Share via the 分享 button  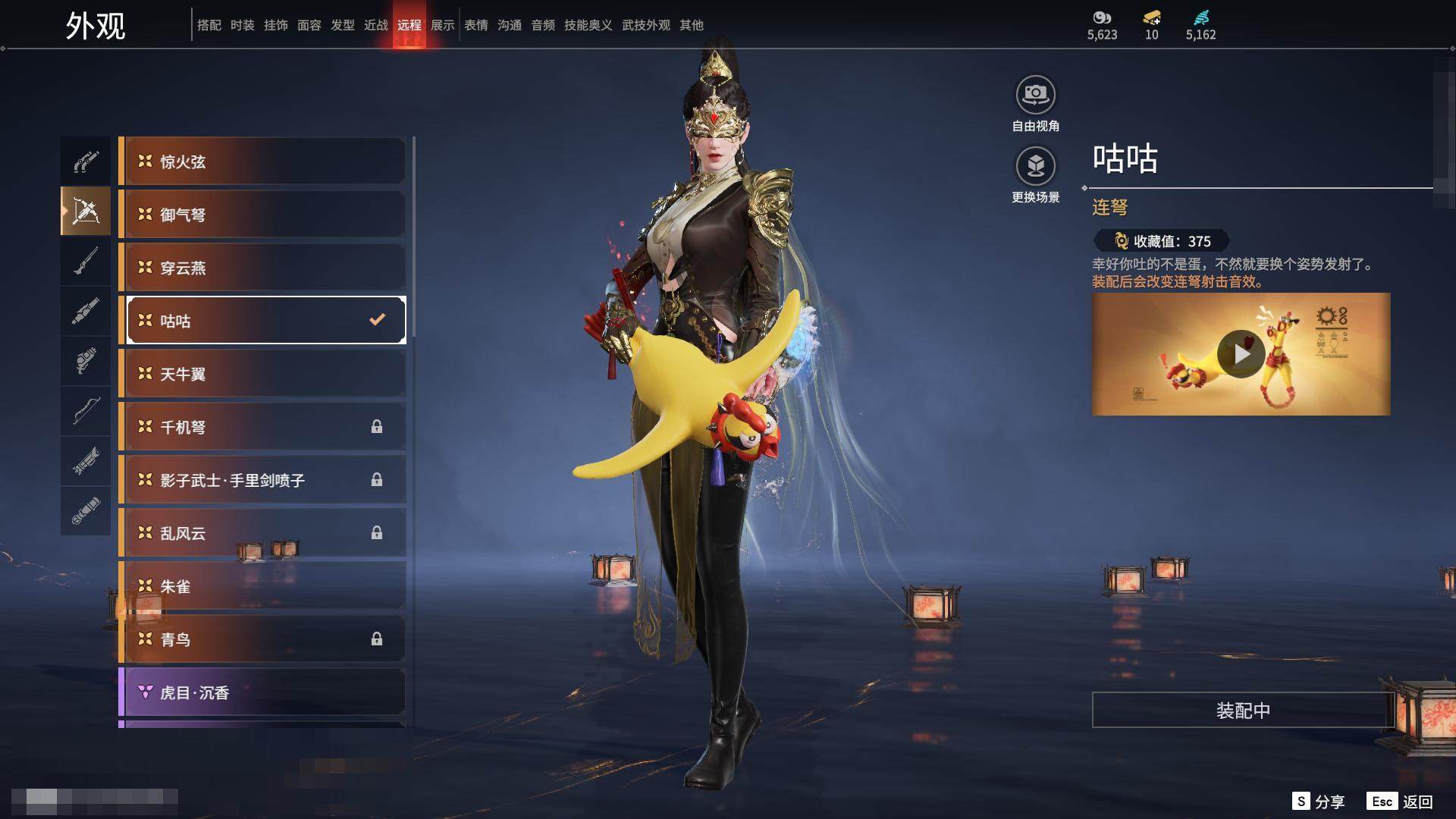click(x=1319, y=802)
